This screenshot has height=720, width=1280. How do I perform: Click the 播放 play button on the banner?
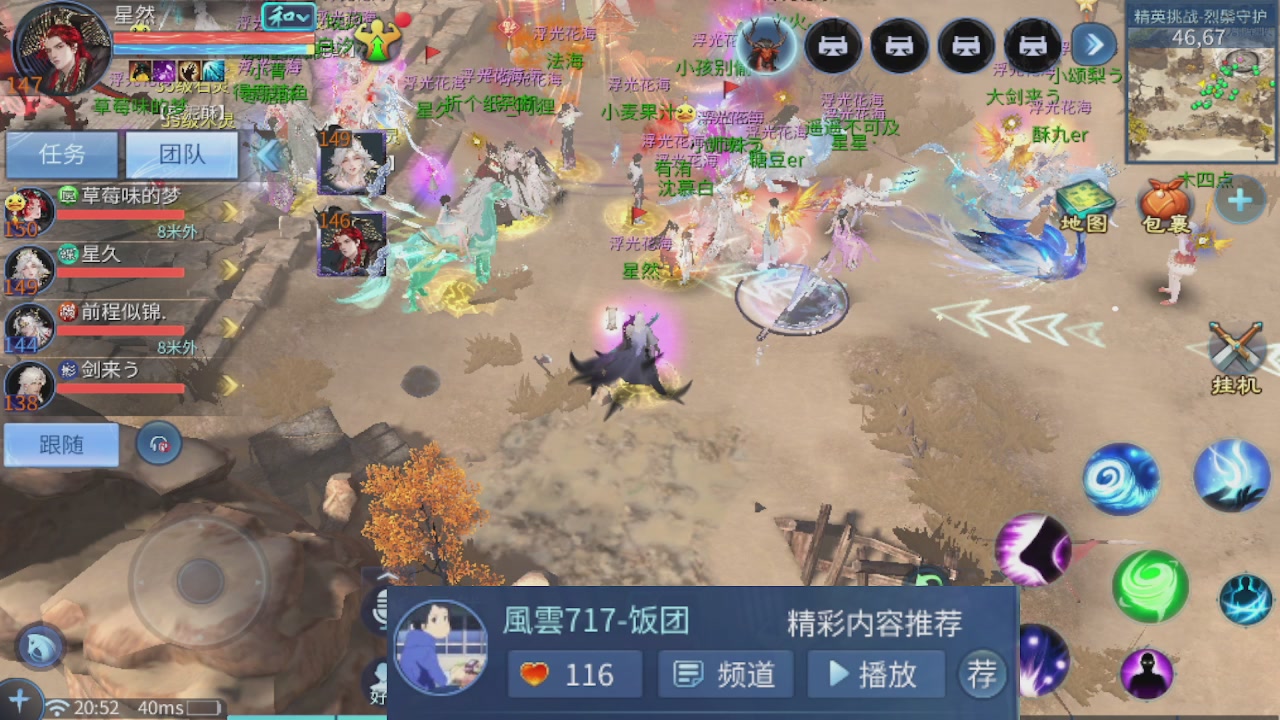pos(875,674)
